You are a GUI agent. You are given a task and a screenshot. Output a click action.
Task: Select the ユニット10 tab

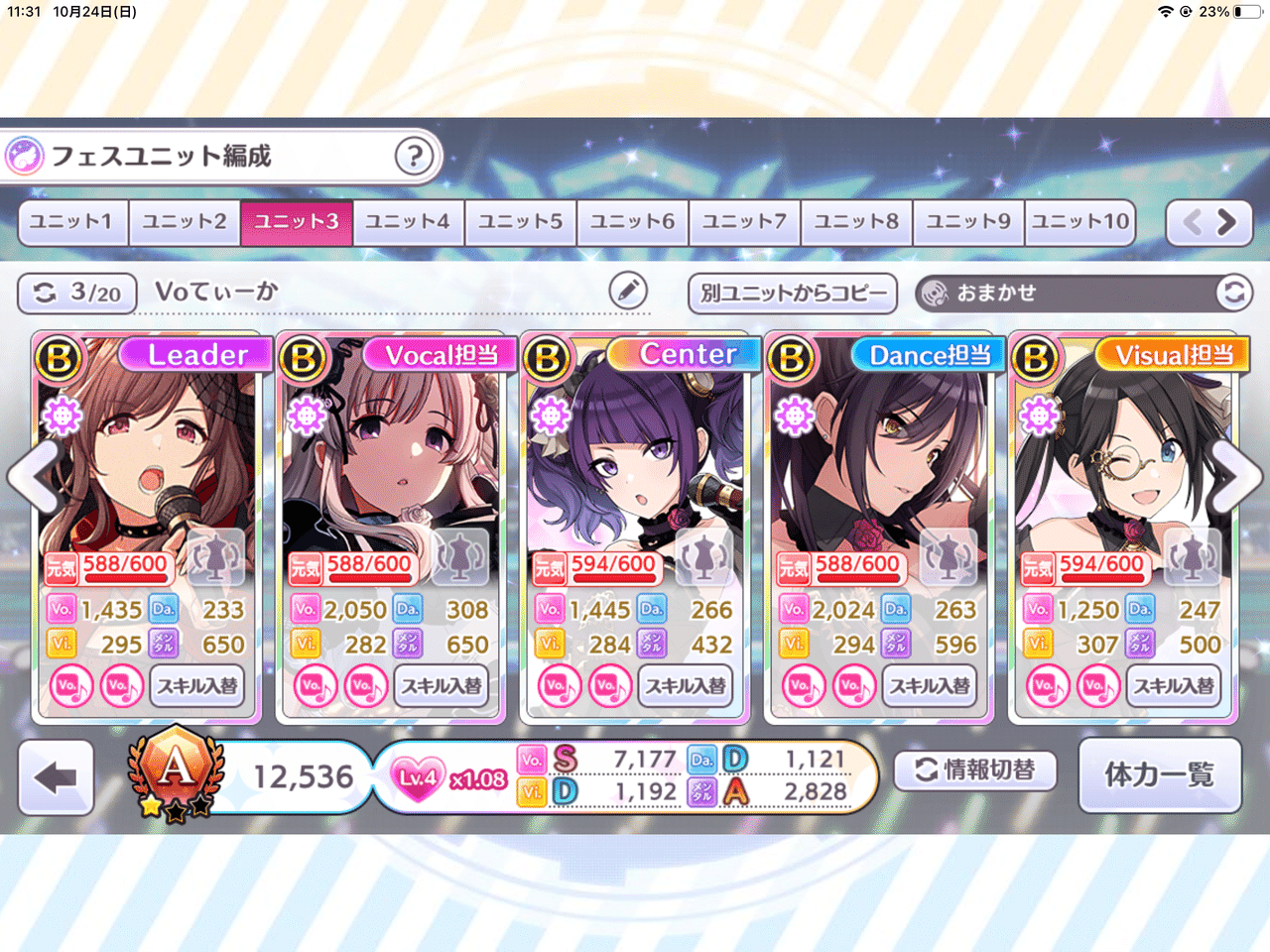[1079, 222]
